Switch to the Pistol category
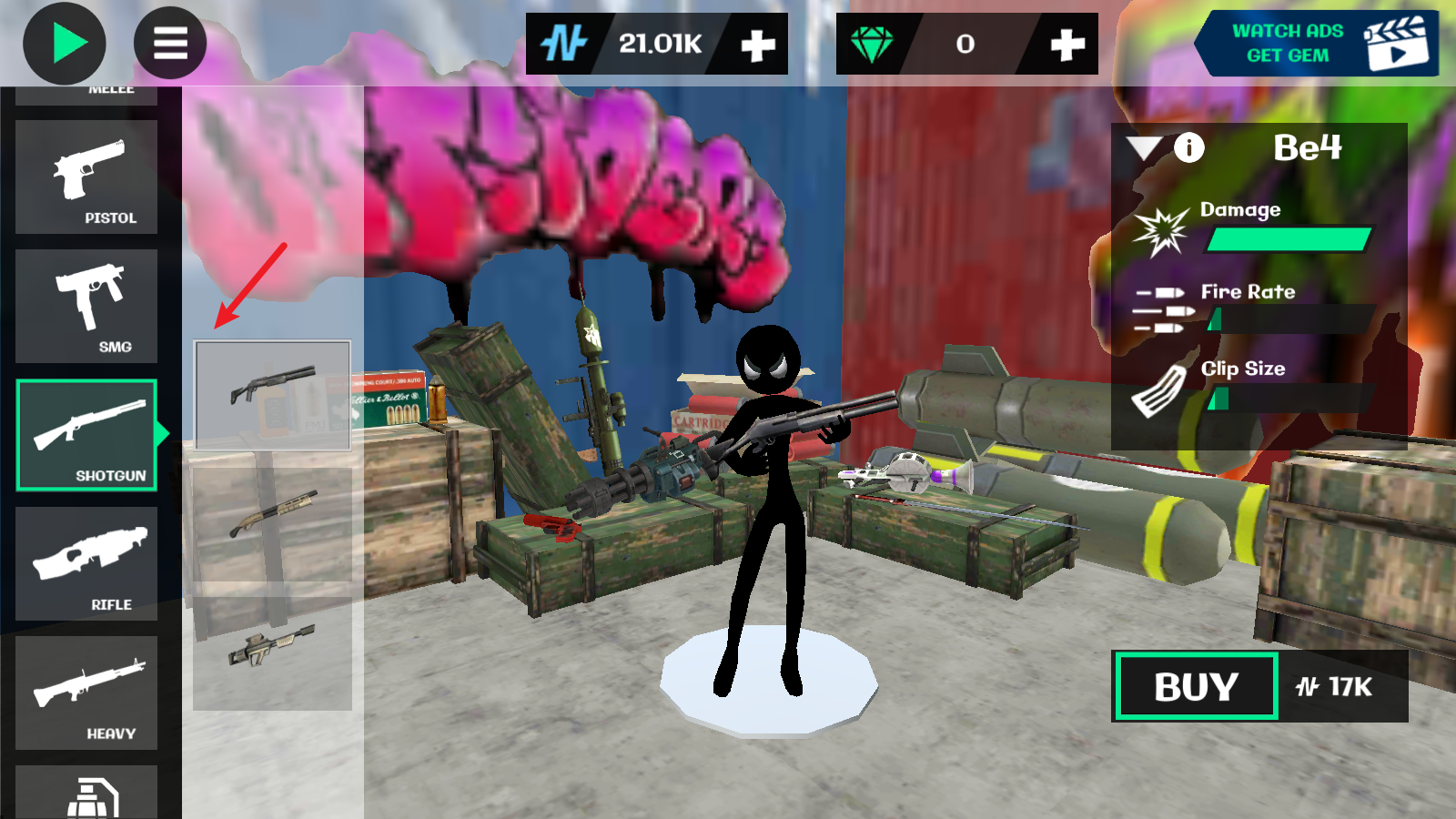Screen dimensions: 1456x819 87,177
